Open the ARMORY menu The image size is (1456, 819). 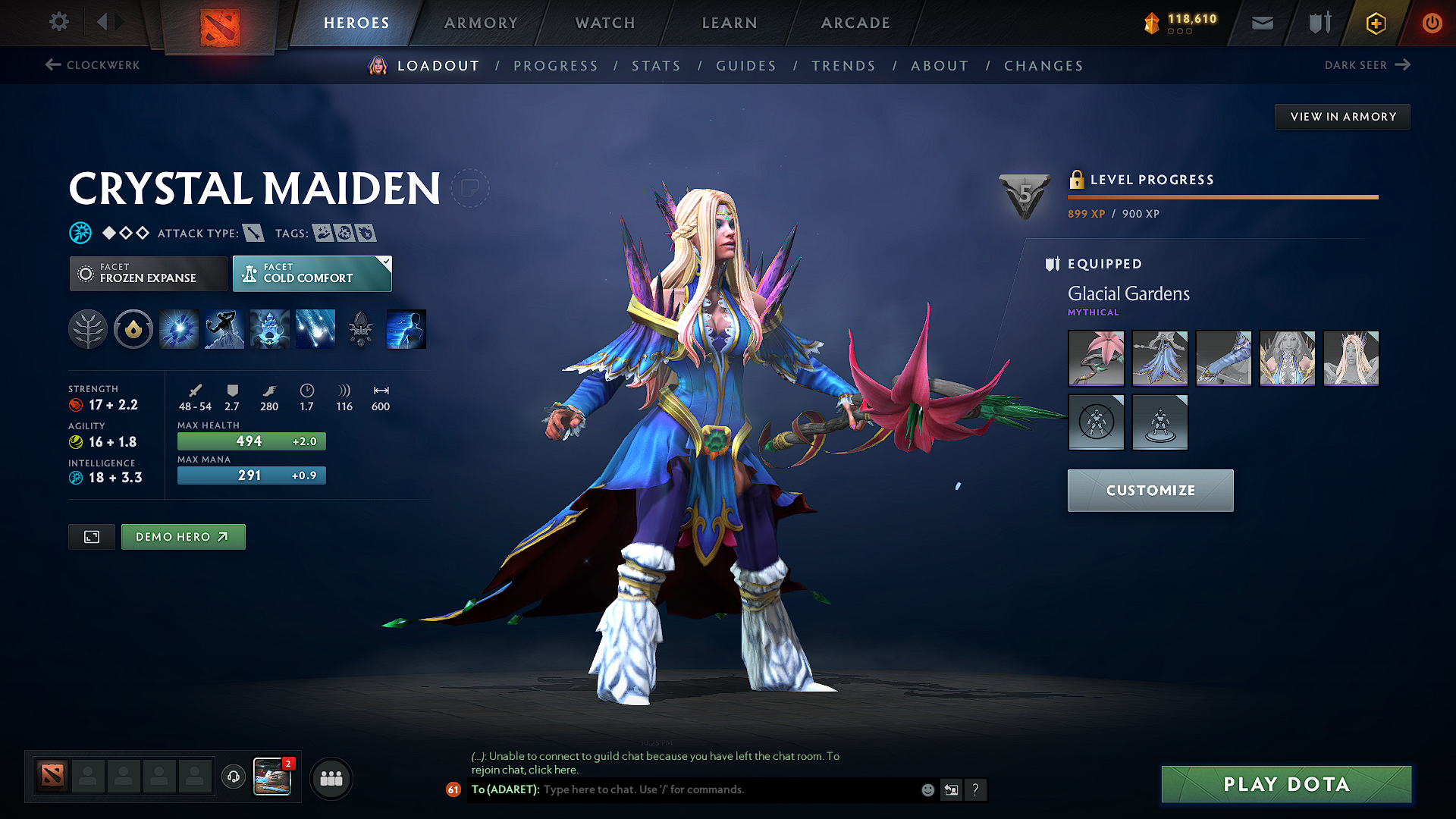tap(481, 23)
